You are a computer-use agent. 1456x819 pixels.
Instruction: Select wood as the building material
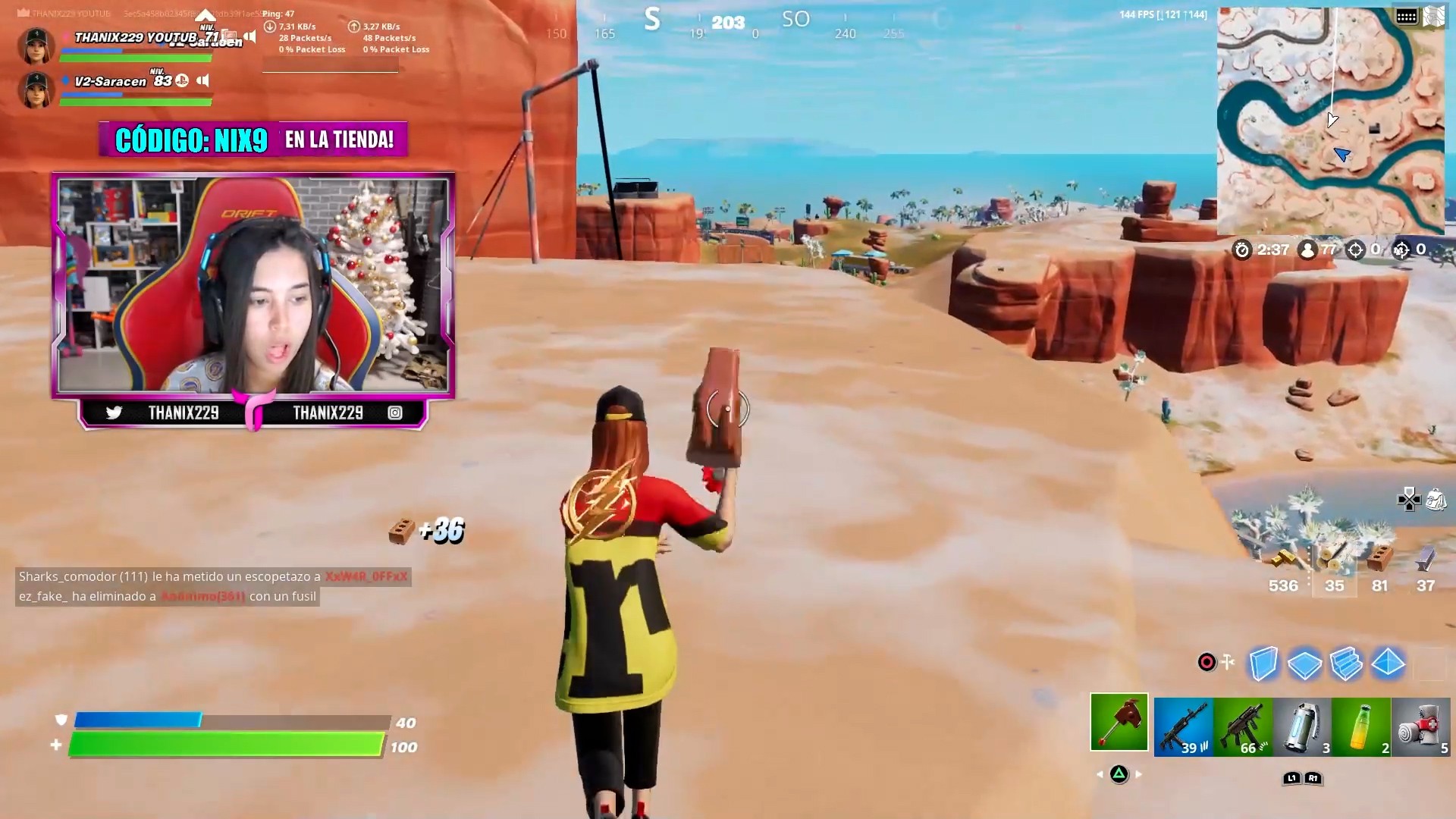pyautogui.click(x=1334, y=565)
